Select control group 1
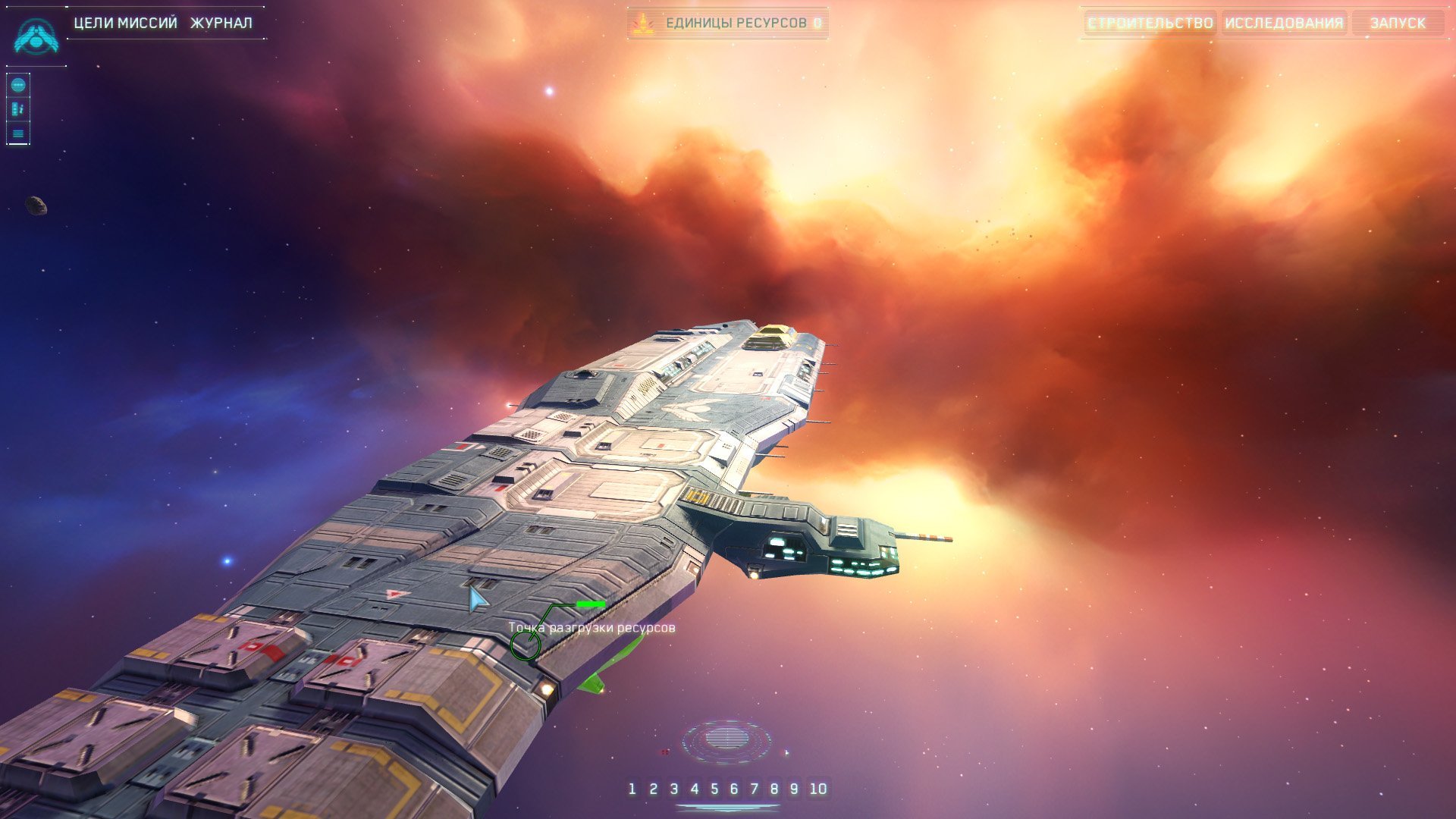 pos(632,789)
